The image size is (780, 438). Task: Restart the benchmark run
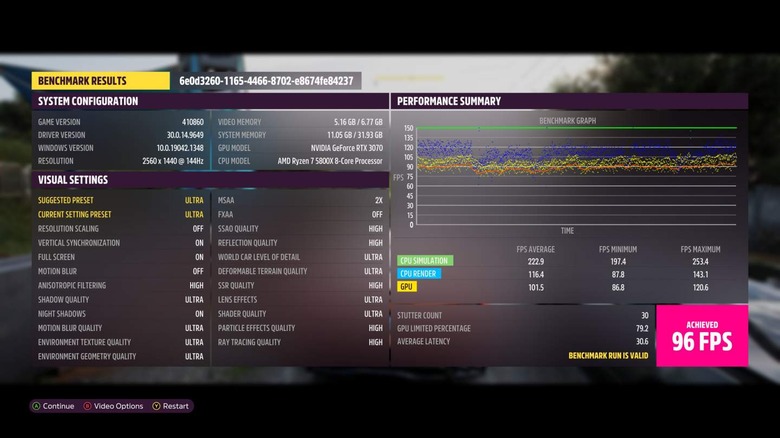(x=171, y=406)
